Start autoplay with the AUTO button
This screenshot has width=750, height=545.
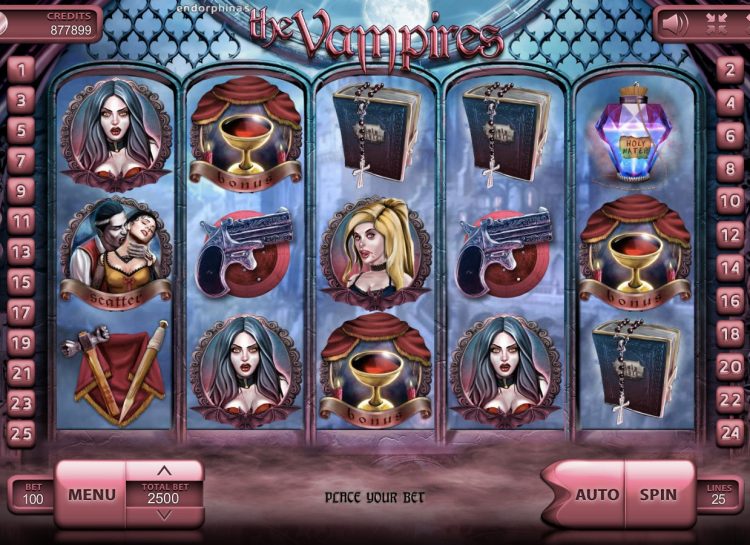597,494
